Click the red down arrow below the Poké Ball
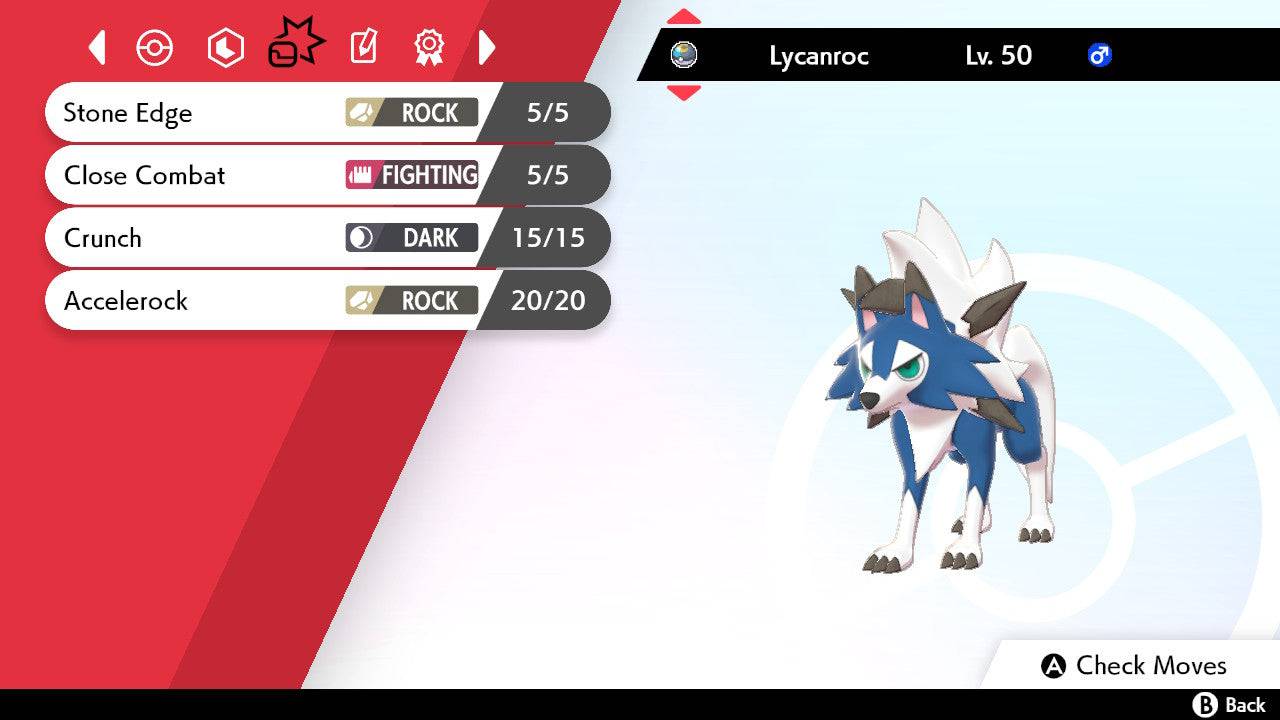Viewport: 1280px width, 720px height. coord(684,90)
